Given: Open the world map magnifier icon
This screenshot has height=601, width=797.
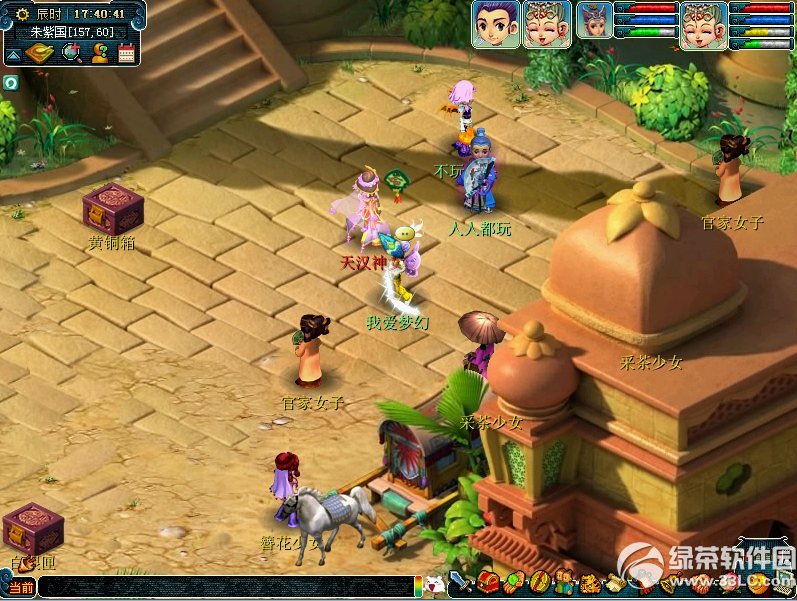Looking at the screenshot, I should click(x=71, y=53).
